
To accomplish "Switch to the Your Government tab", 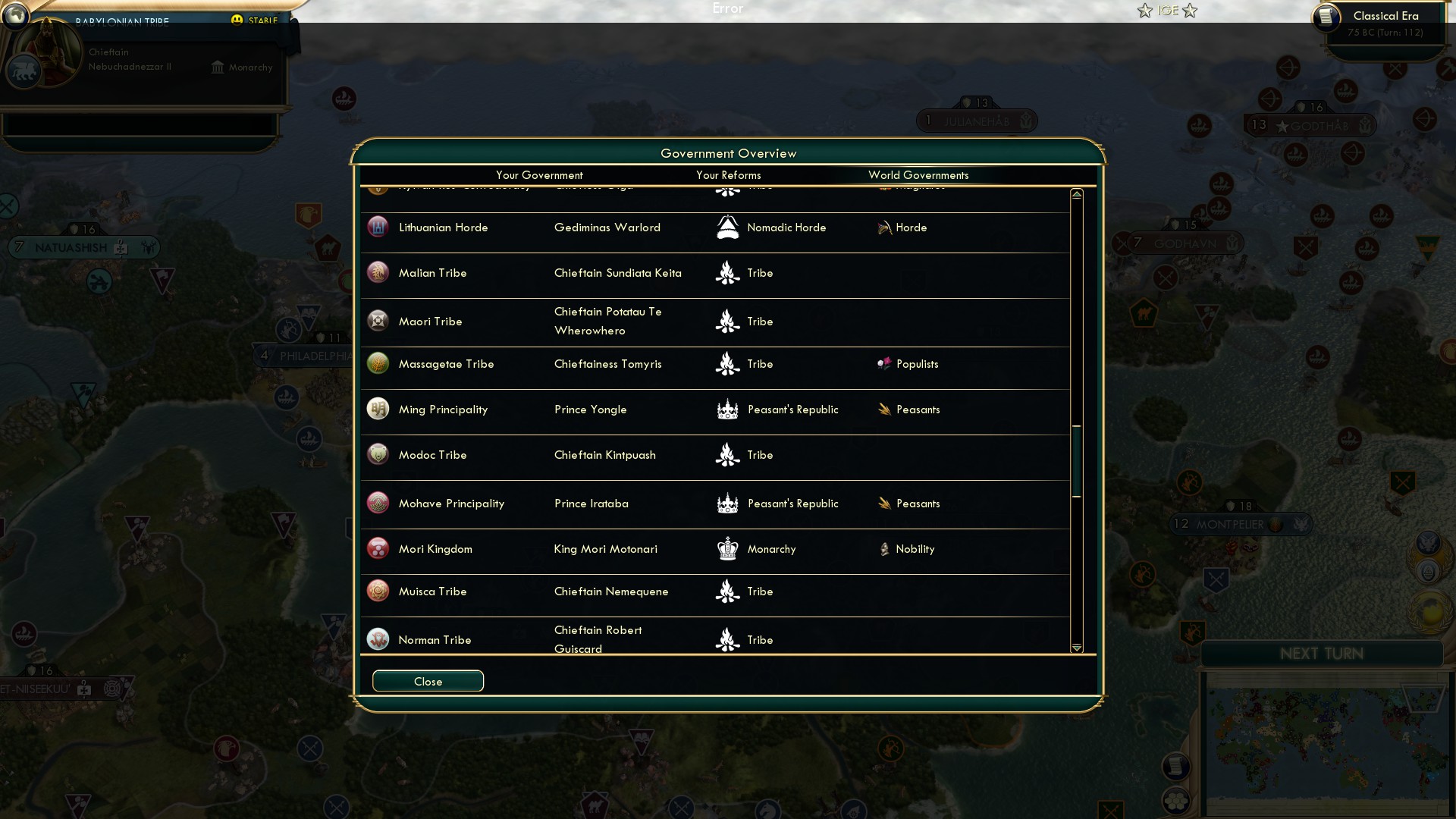I will pyautogui.click(x=538, y=175).
